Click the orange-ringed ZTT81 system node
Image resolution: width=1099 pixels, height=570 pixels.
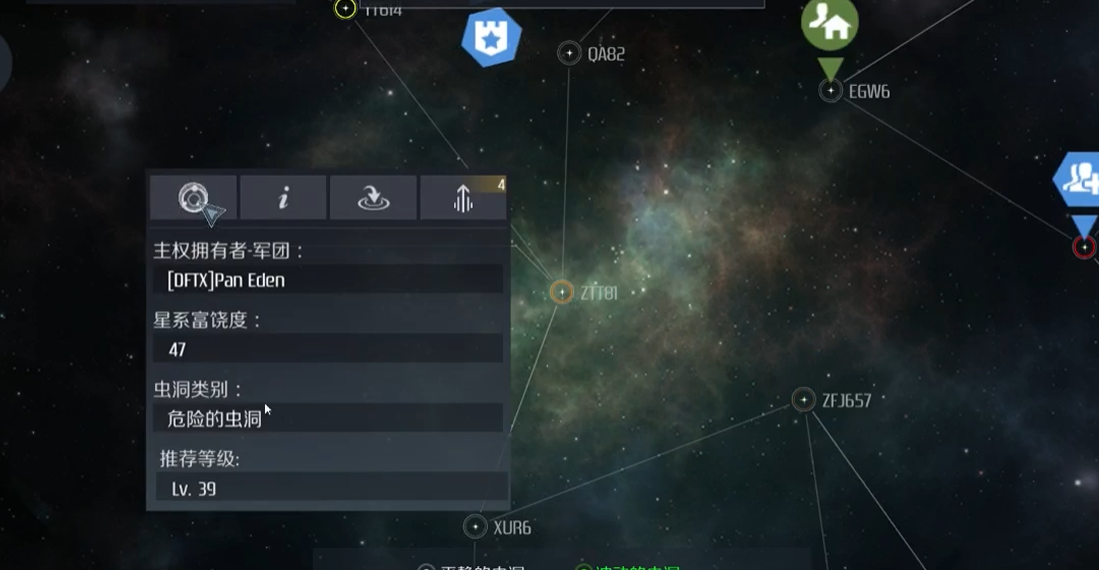click(x=561, y=291)
